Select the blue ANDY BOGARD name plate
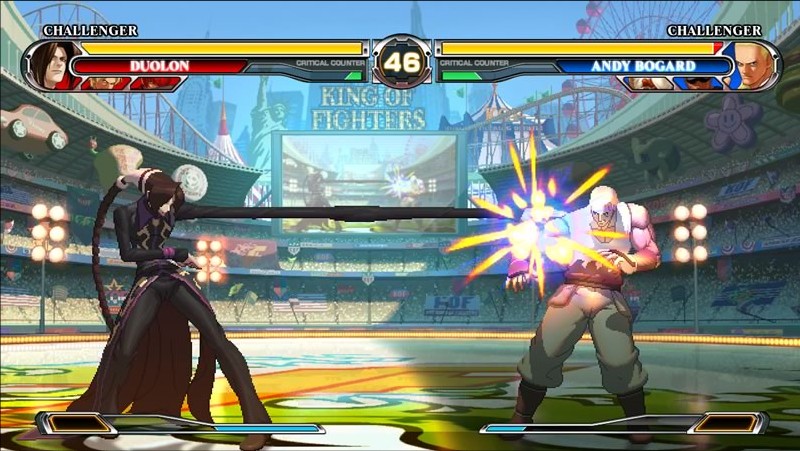Screen dimensions: 800x451 point(644,67)
